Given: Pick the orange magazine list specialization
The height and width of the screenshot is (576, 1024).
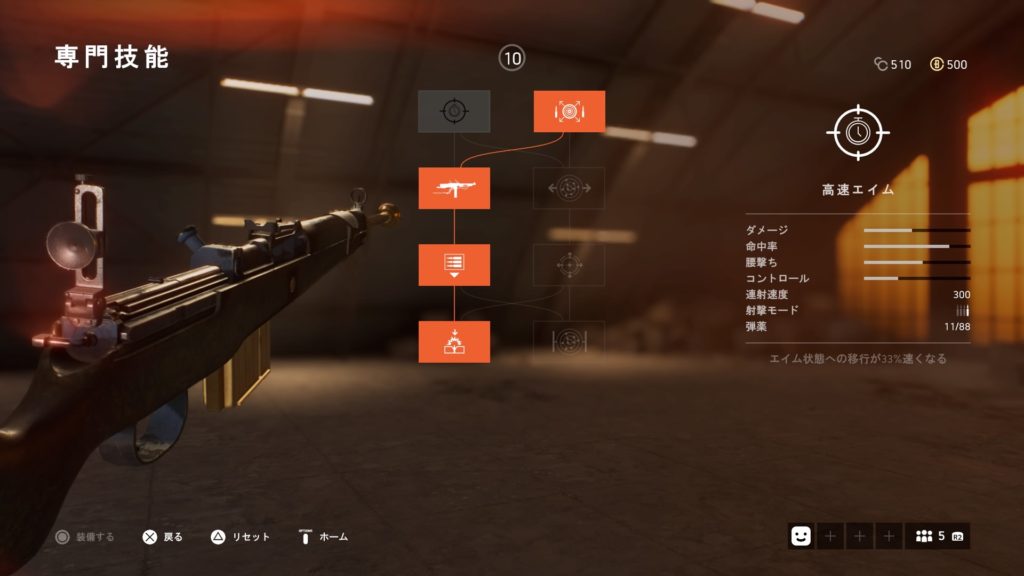Looking at the screenshot, I should 454,265.
